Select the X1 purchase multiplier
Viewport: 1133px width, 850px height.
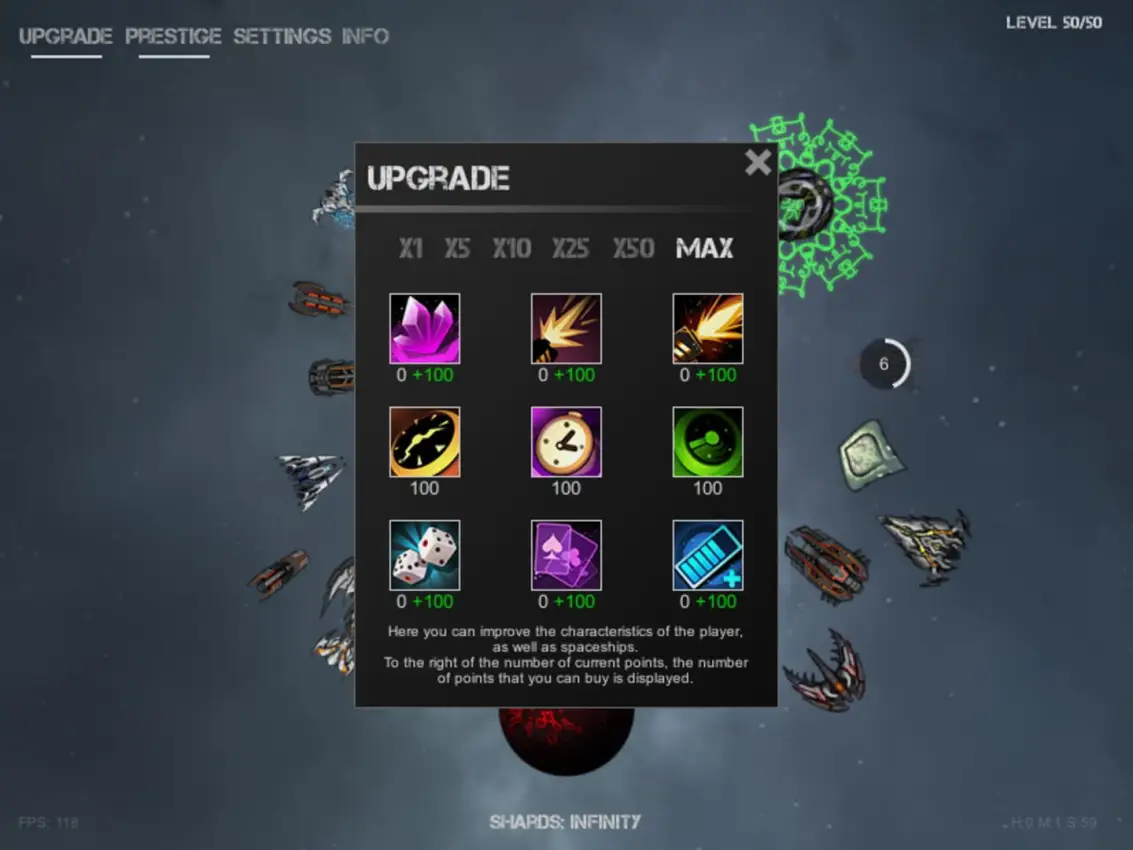coord(411,248)
